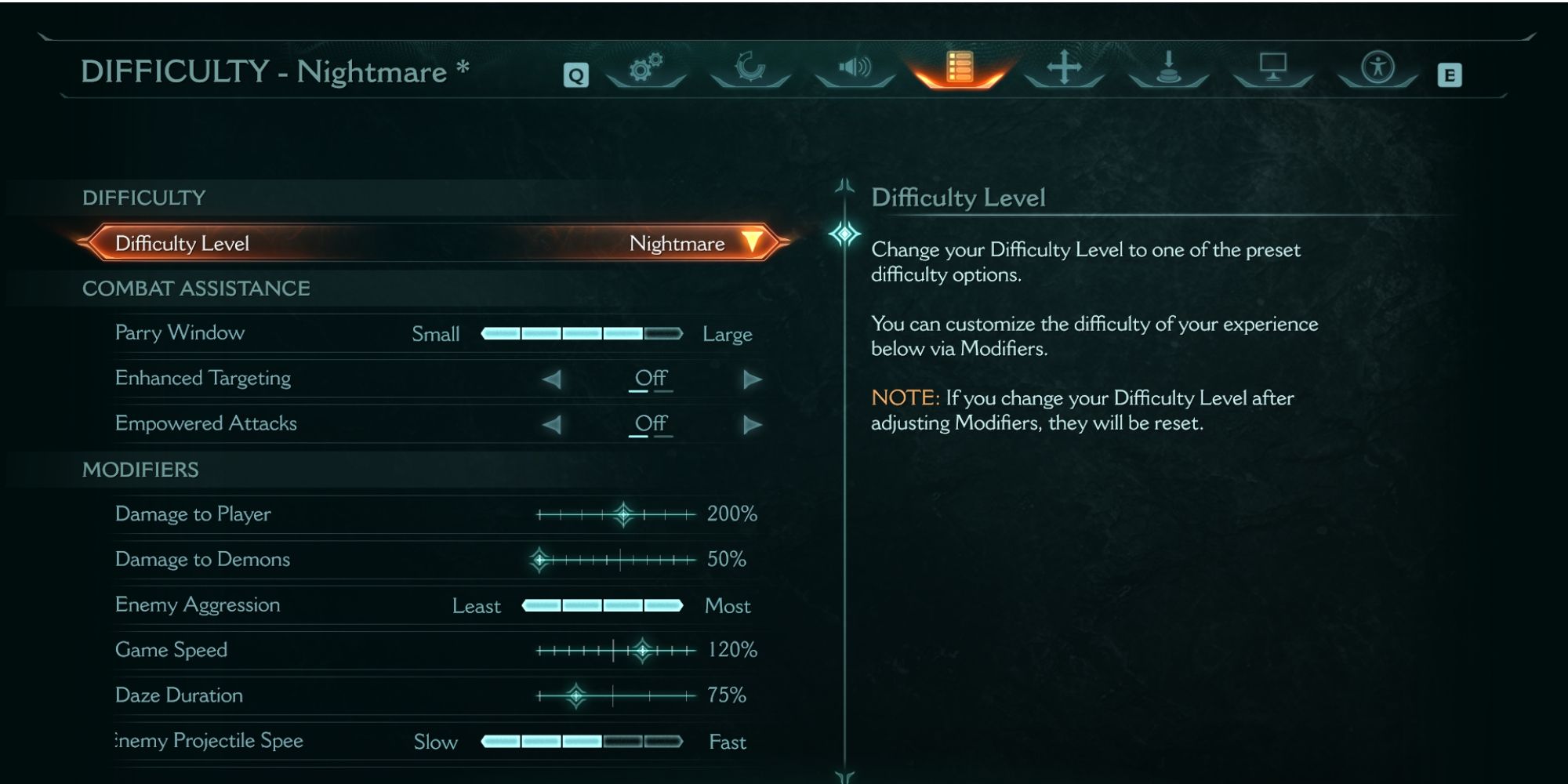The width and height of the screenshot is (1568, 784).
Task: Switch to the input bindings tab
Action: (1167, 71)
